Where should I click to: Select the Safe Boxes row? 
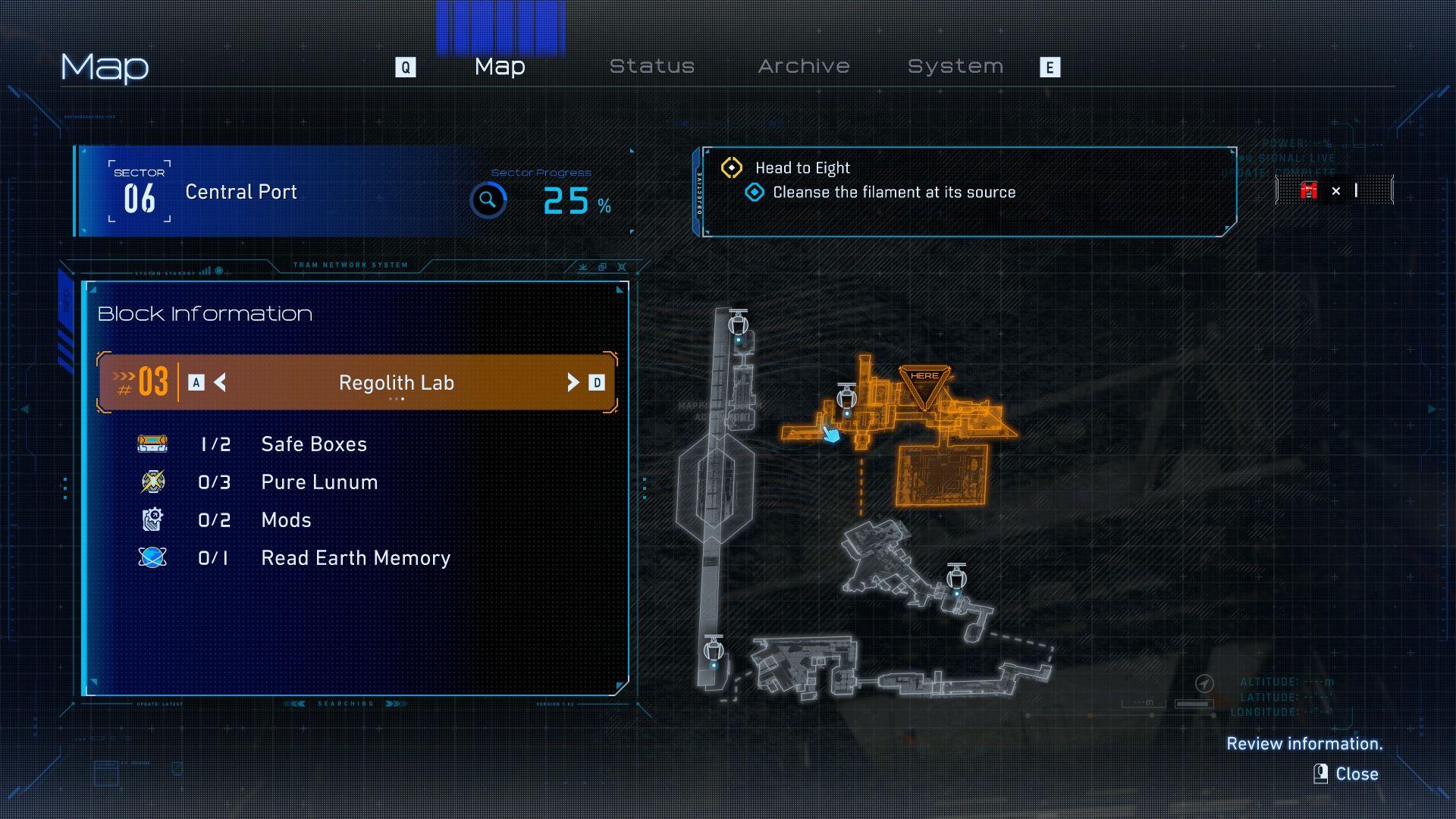pos(313,444)
